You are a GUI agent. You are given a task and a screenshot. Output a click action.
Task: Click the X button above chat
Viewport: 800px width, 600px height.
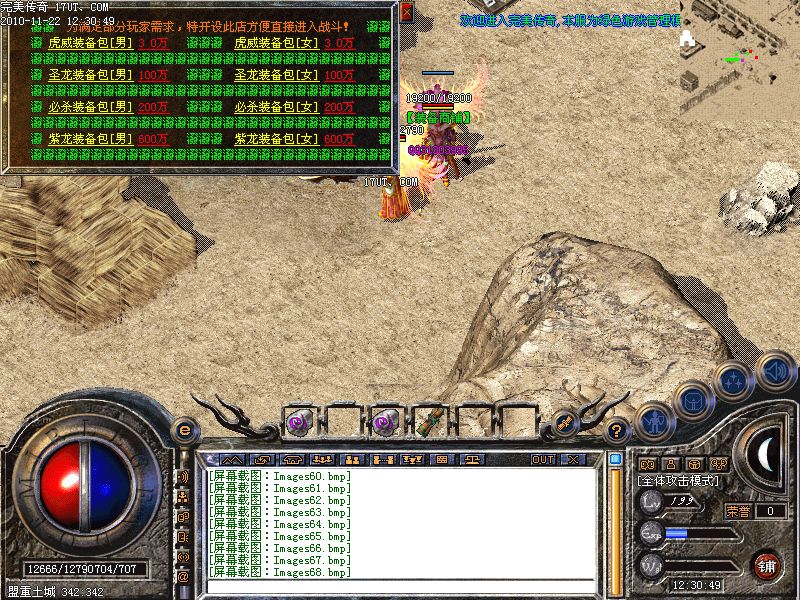point(573,459)
